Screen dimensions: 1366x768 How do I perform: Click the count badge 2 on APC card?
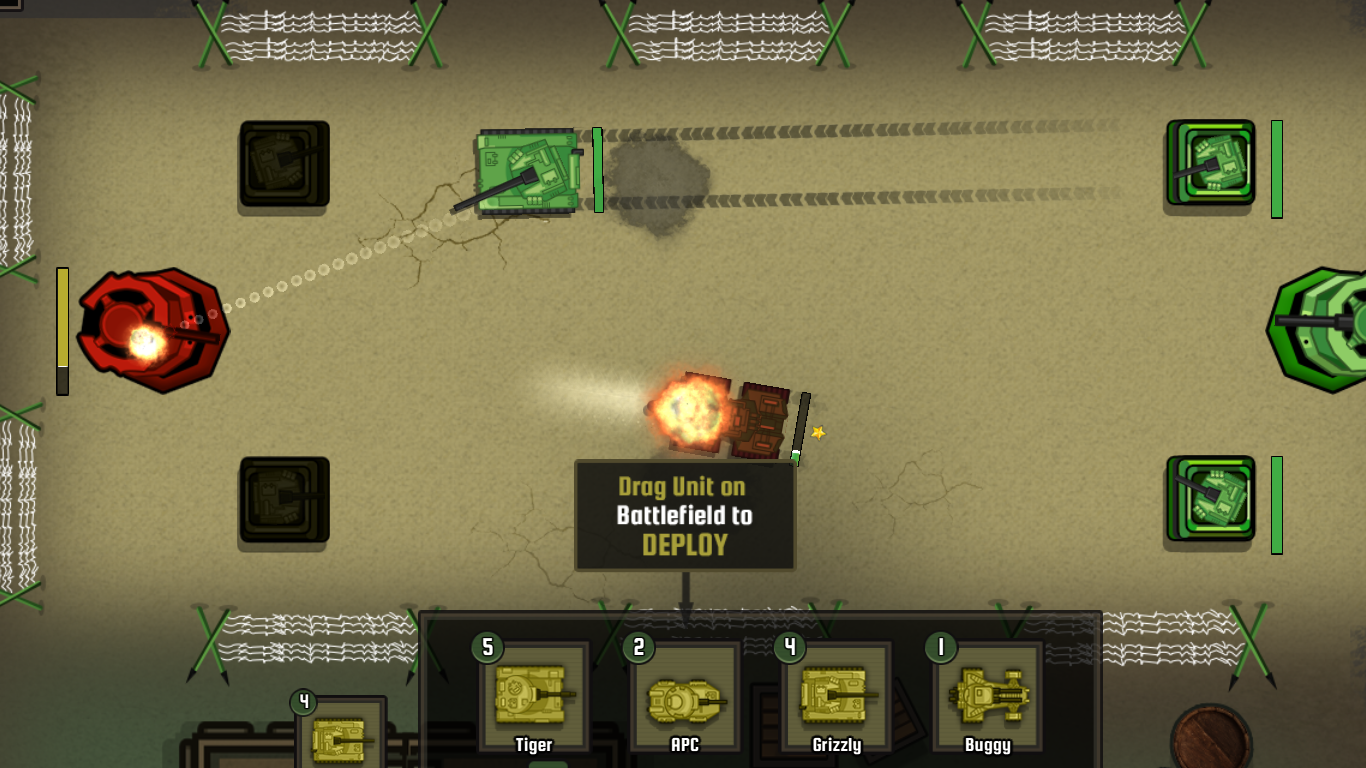coord(637,647)
